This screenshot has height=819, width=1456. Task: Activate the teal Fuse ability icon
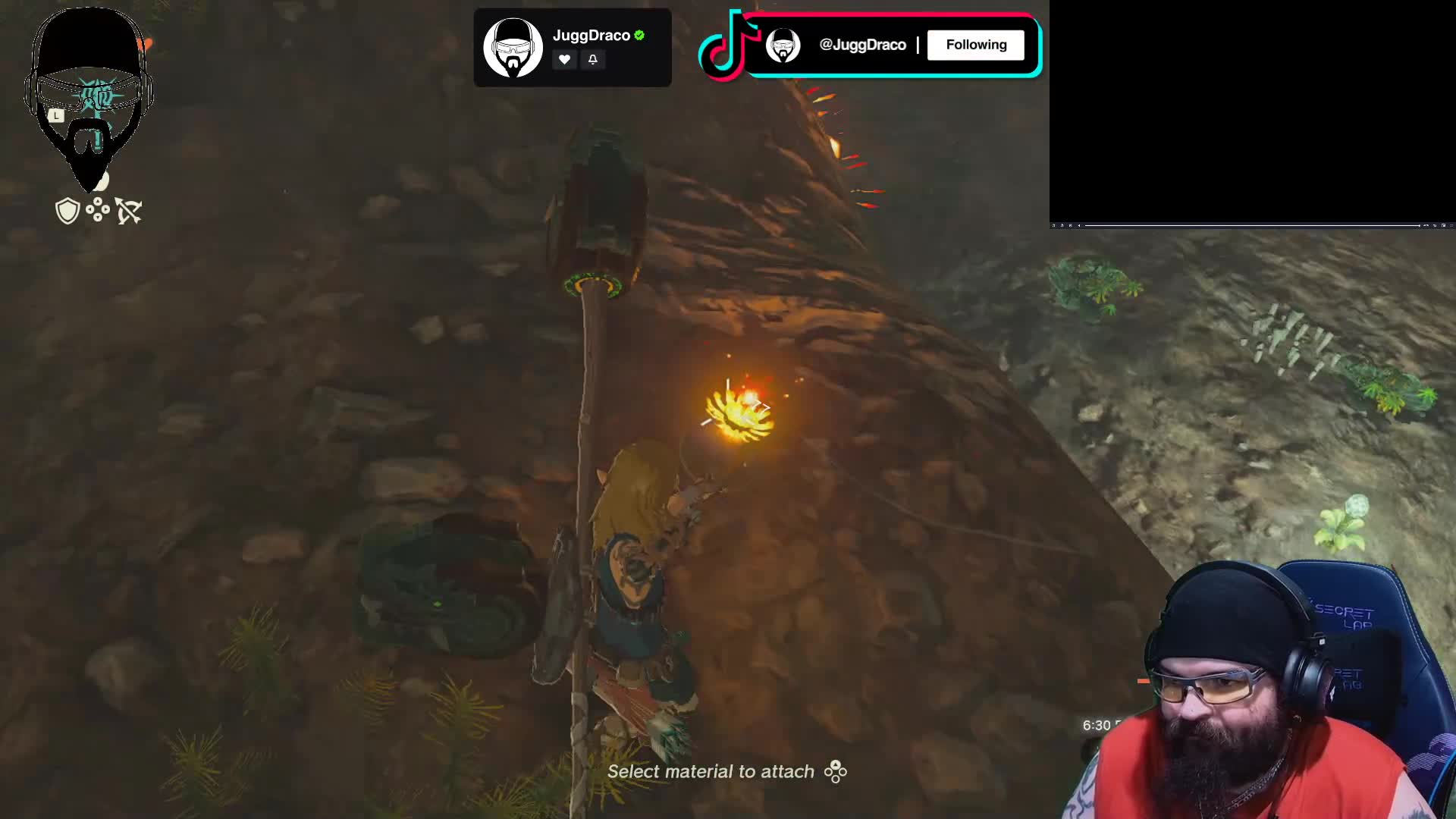pyautogui.click(x=98, y=96)
